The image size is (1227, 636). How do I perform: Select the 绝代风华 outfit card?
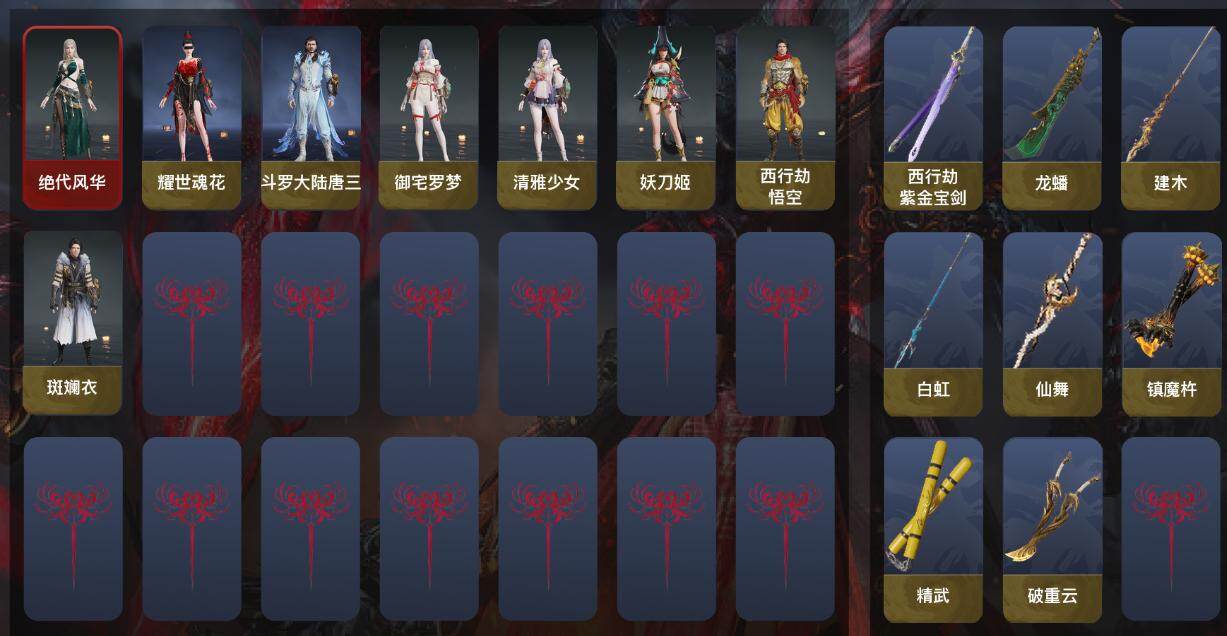coord(72,117)
